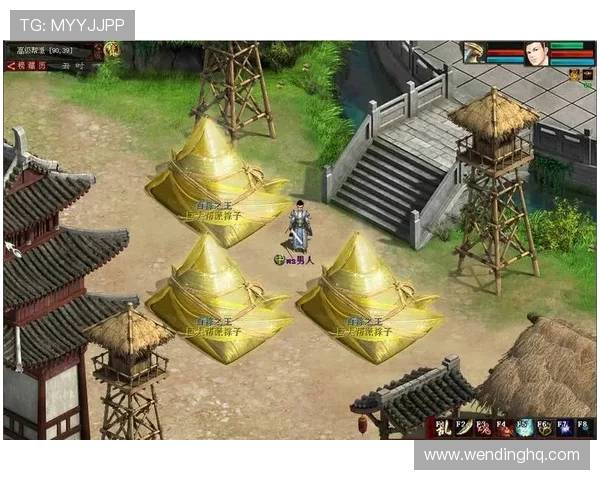
Task: Select the hat-wearing companion portrait
Action: (x=475, y=53)
